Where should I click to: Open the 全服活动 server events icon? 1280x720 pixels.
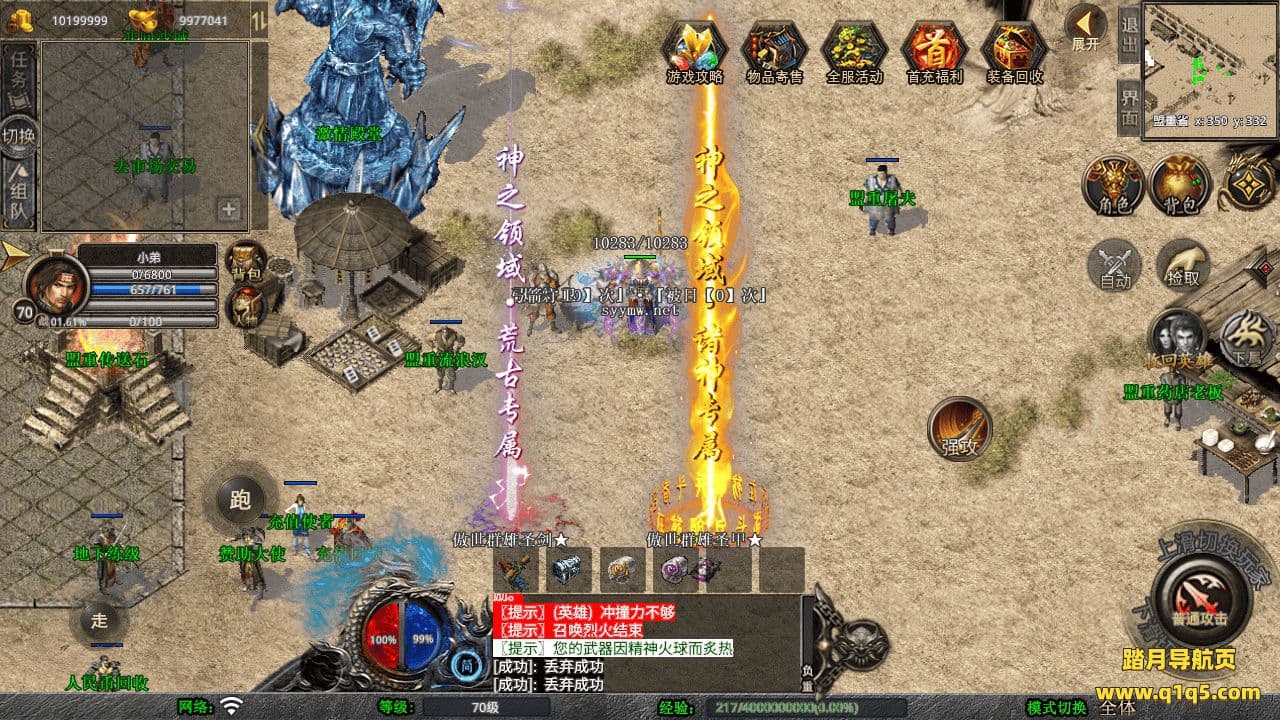[x=854, y=50]
